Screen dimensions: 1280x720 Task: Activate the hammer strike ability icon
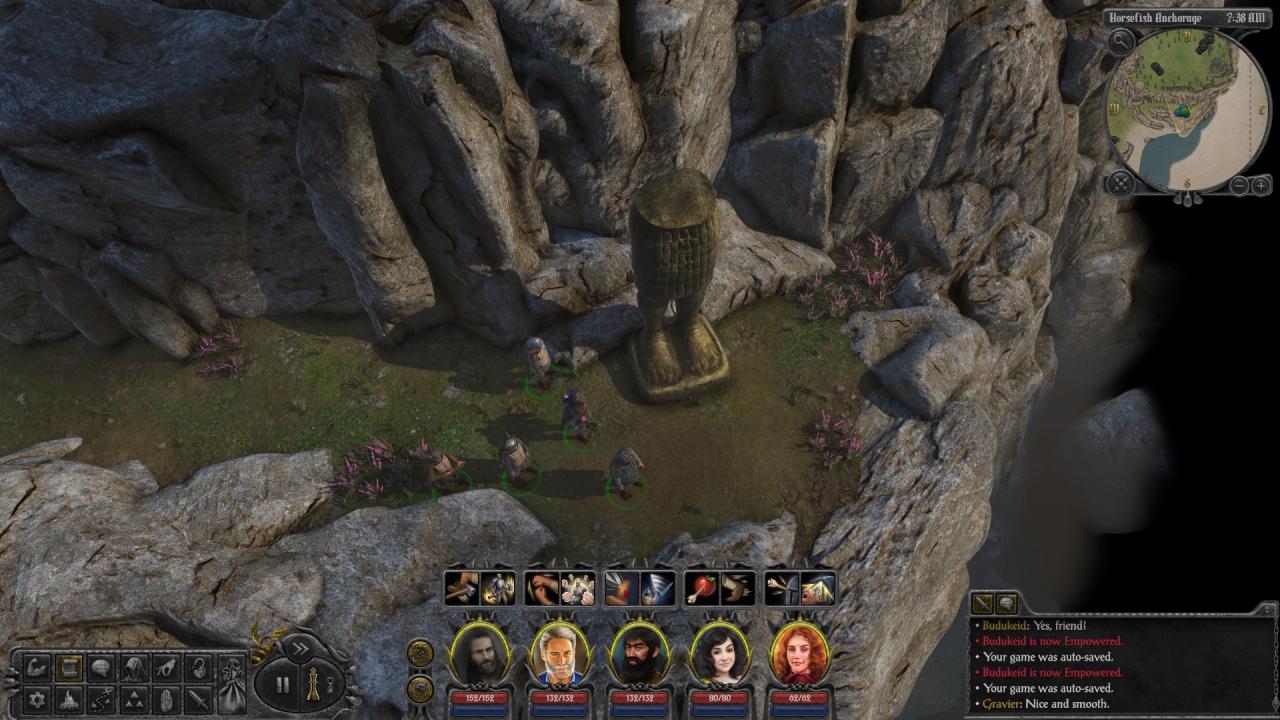point(461,589)
